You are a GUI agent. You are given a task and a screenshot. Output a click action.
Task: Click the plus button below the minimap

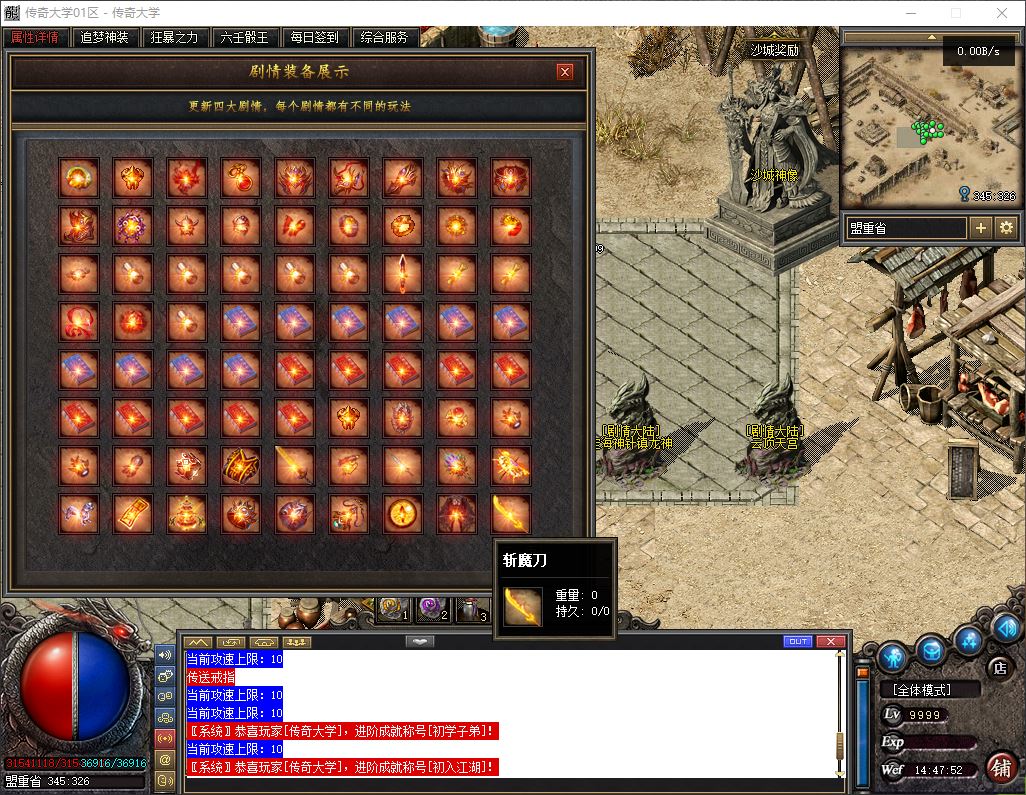pos(981,228)
